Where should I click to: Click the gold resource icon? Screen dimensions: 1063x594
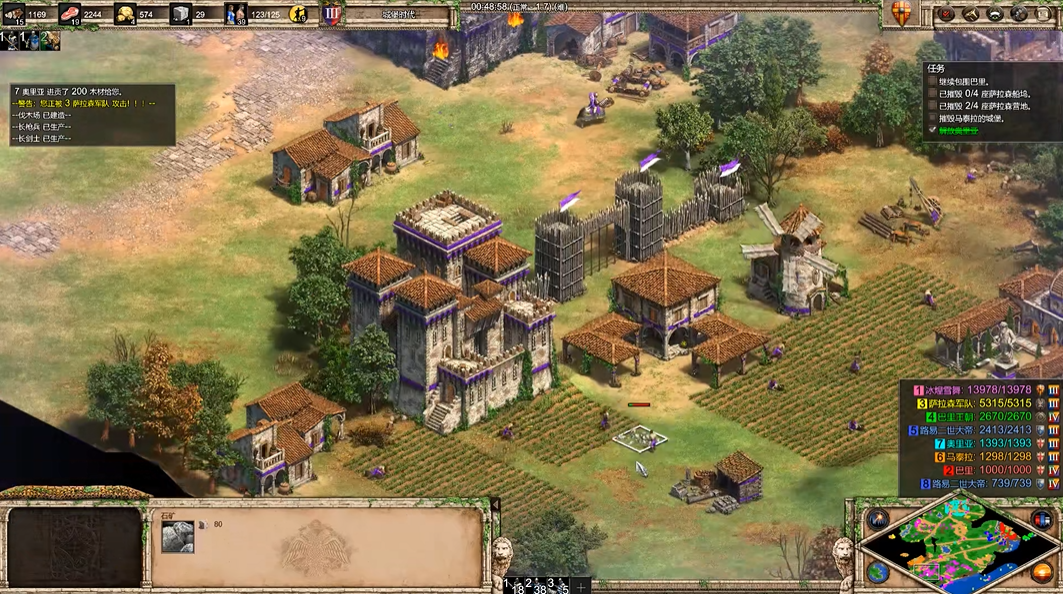tap(127, 14)
